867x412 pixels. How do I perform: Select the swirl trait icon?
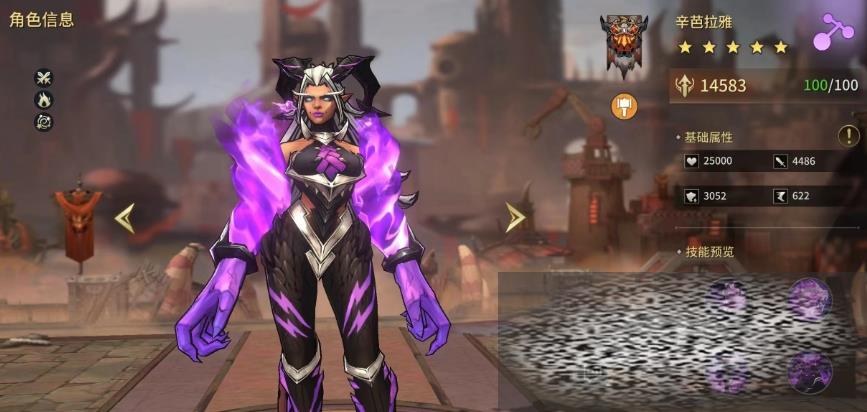pos(43,121)
